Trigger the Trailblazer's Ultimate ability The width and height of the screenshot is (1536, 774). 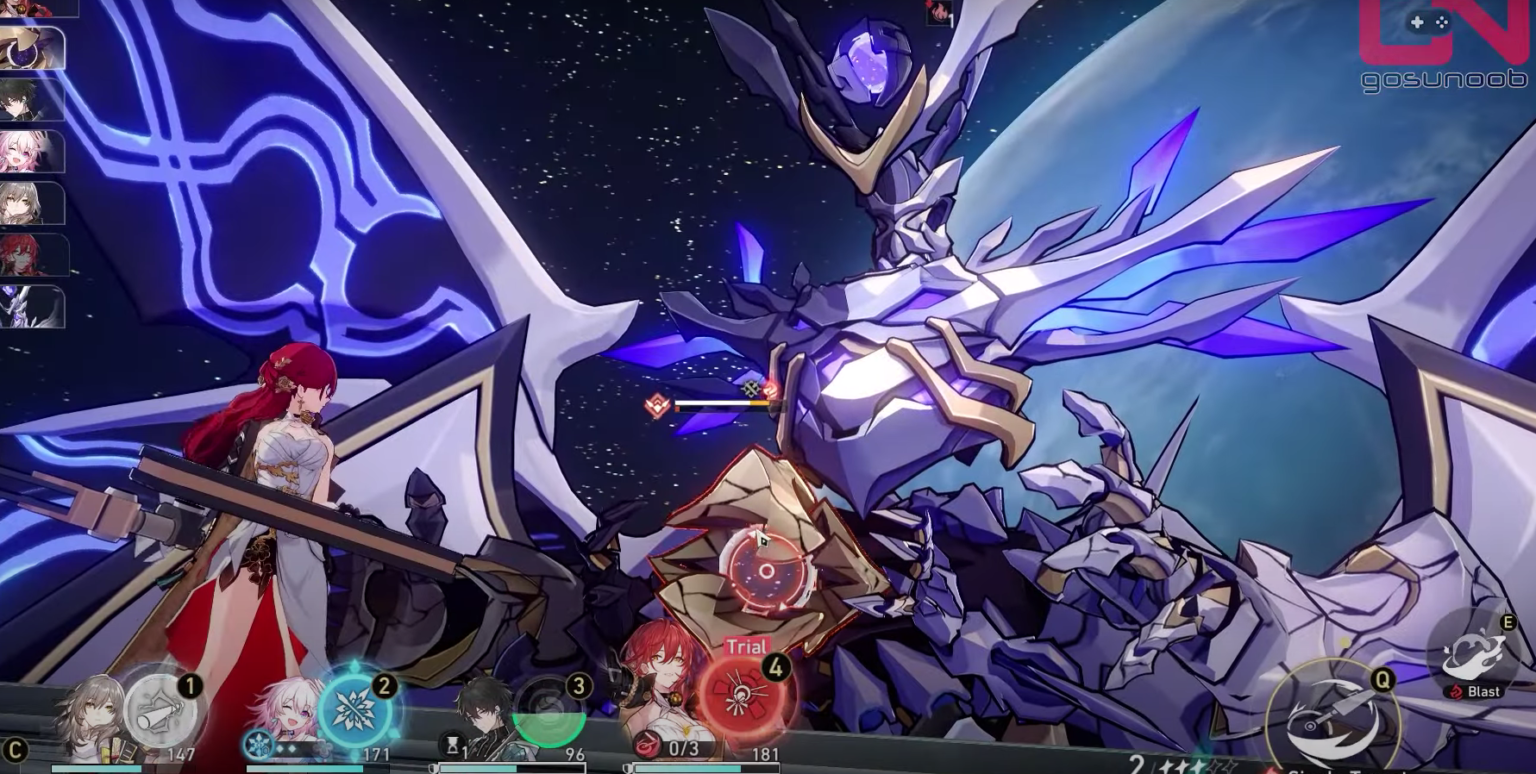pos(160,707)
